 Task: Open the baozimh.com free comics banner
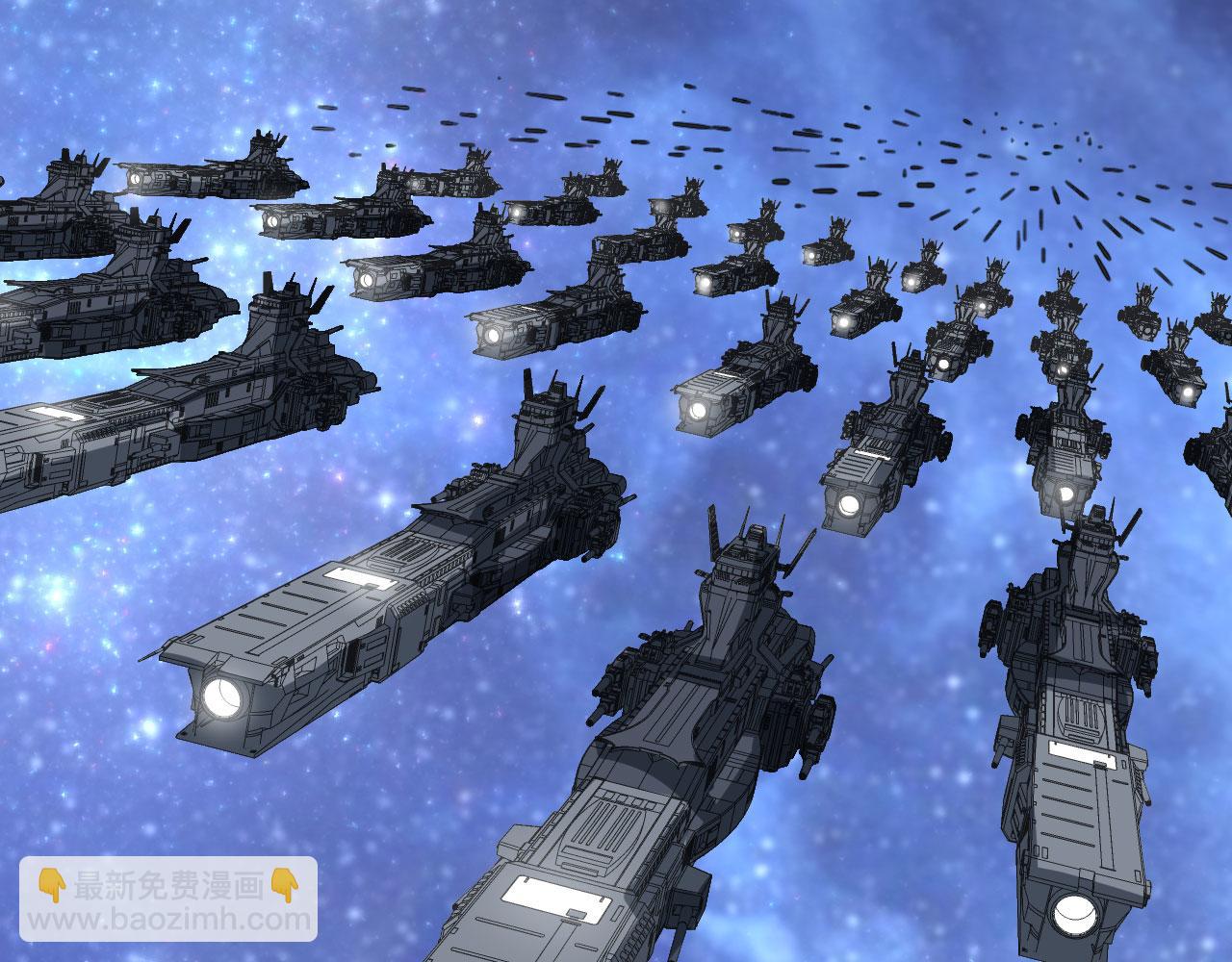pos(169,900)
